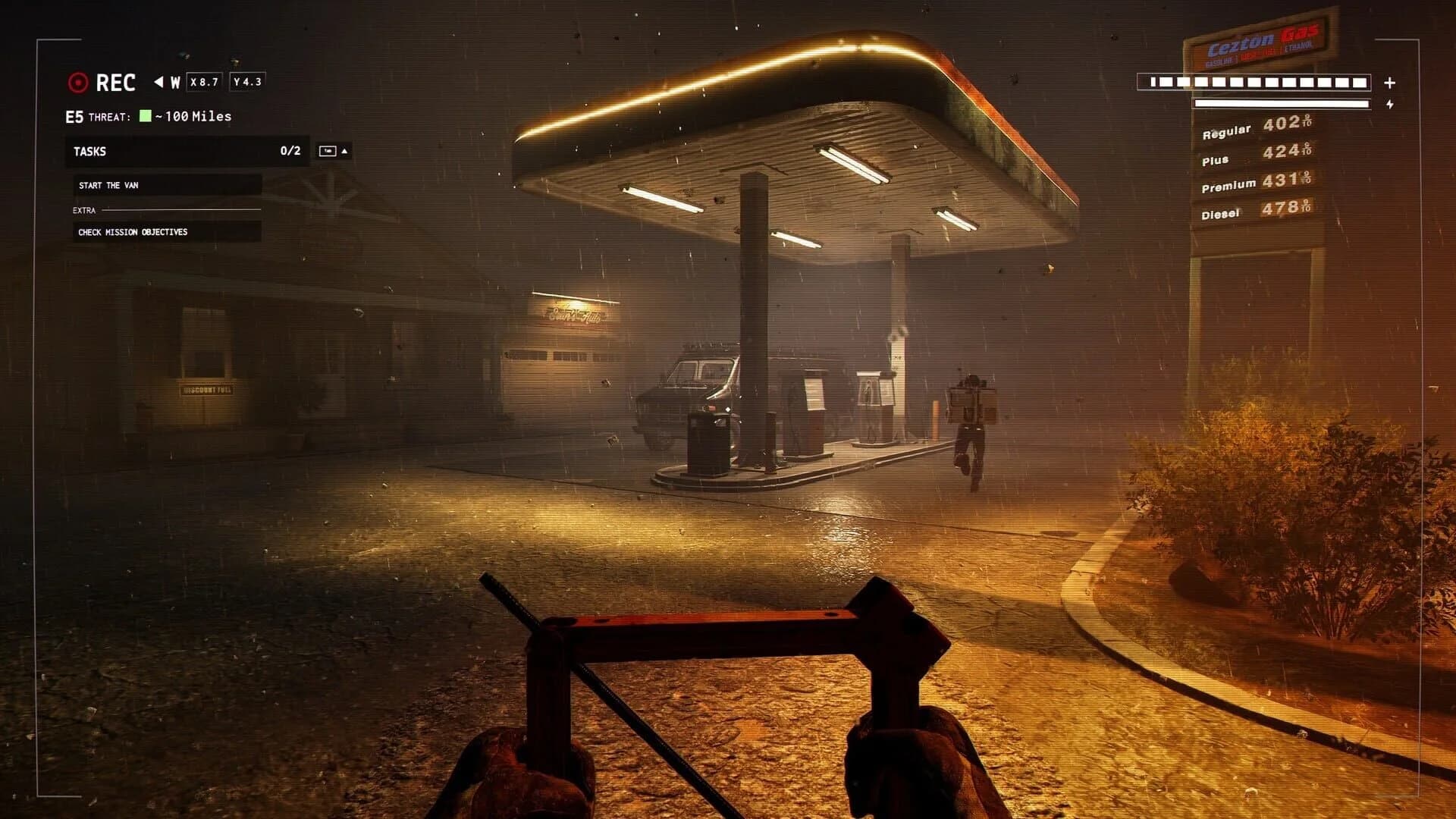Click the lightning bolt icon on the HUD
1456x819 pixels.
pyautogui.click(x=1392, y=104)
